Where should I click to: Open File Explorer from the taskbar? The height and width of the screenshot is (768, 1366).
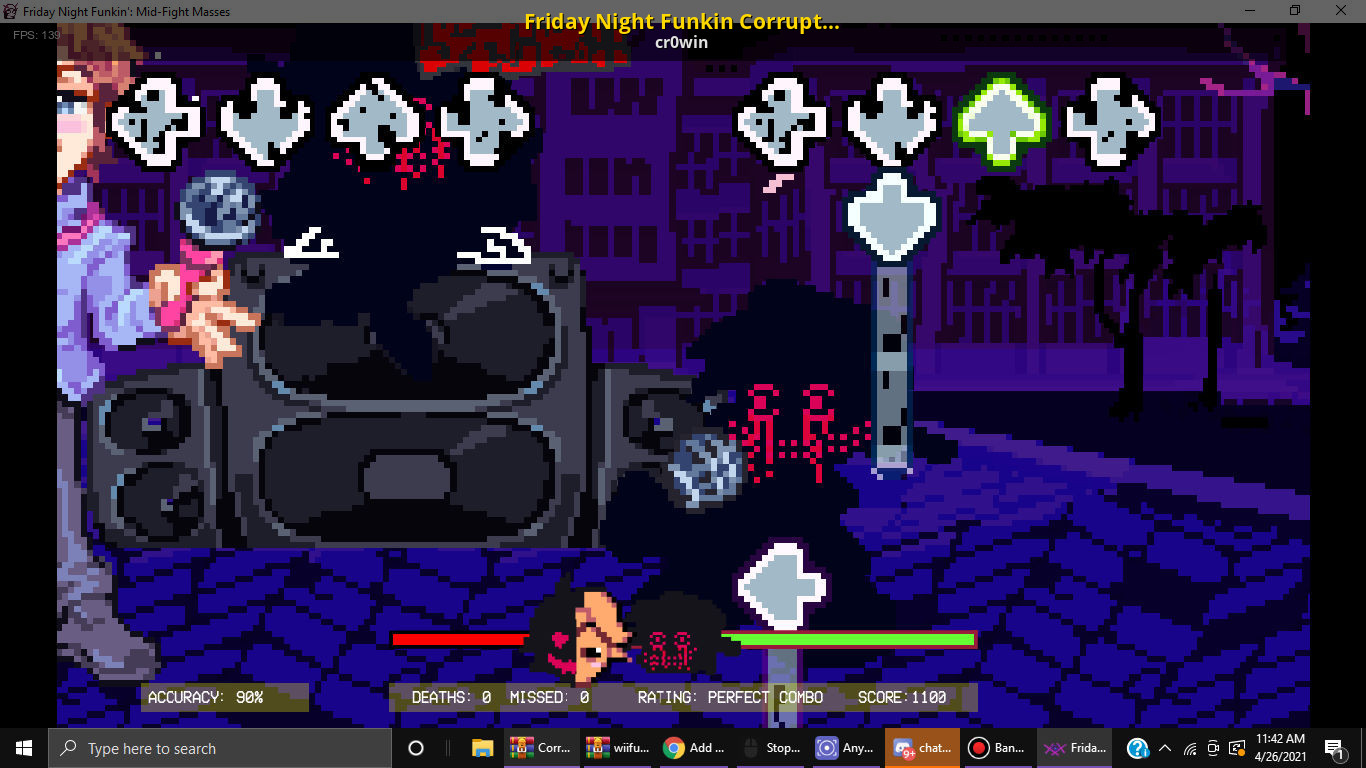click(x=481, y=747)
